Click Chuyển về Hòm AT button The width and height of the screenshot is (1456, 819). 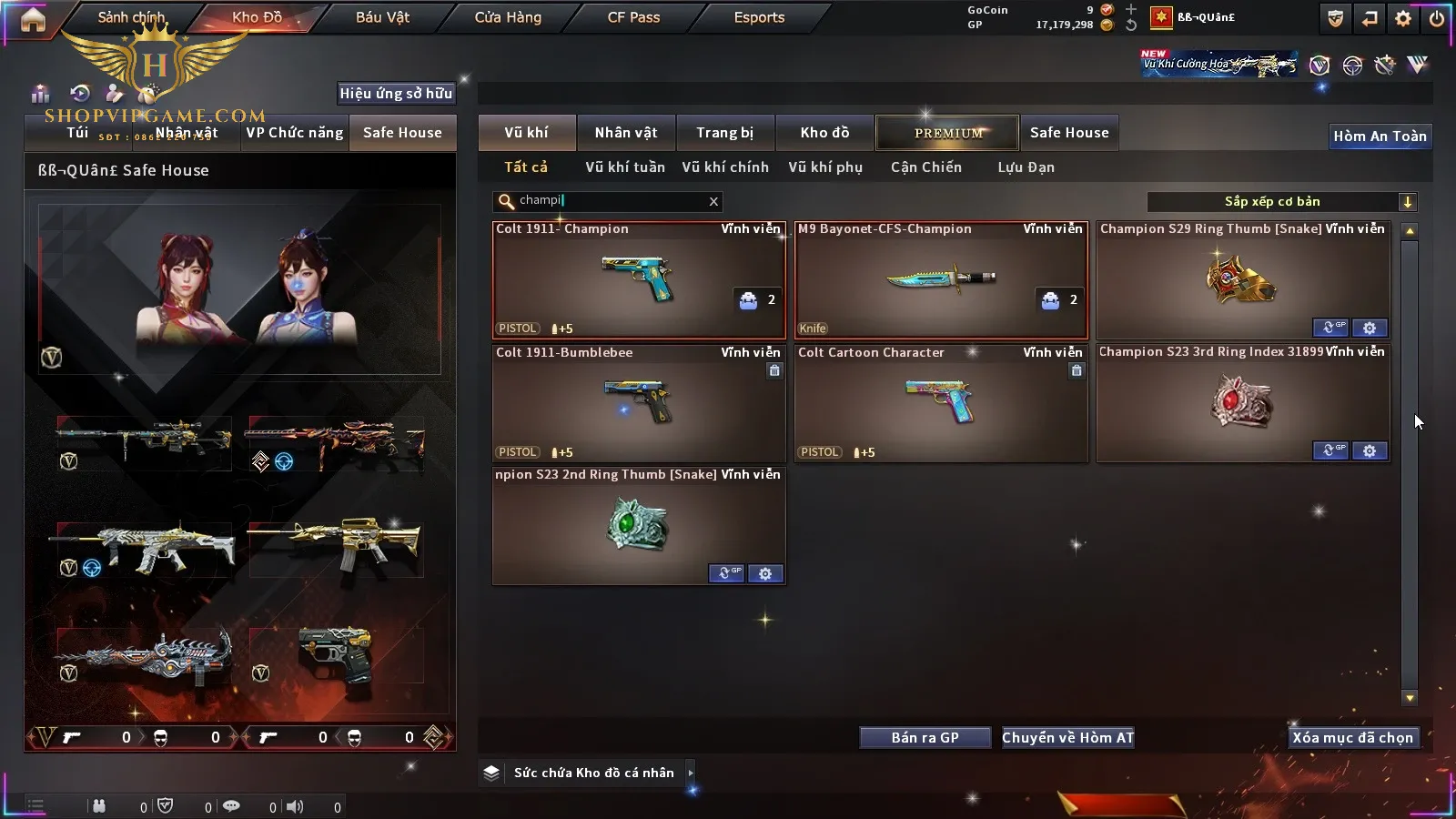pos(1068,738)
